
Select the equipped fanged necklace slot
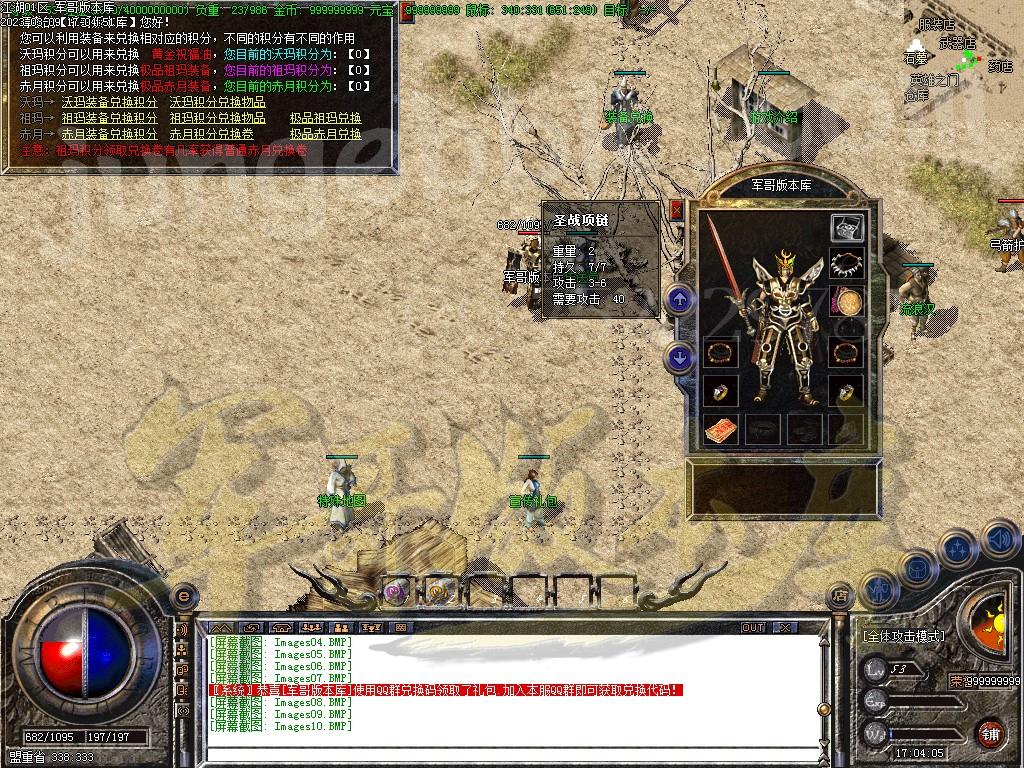pyautogui.click(x=846, y=264)
